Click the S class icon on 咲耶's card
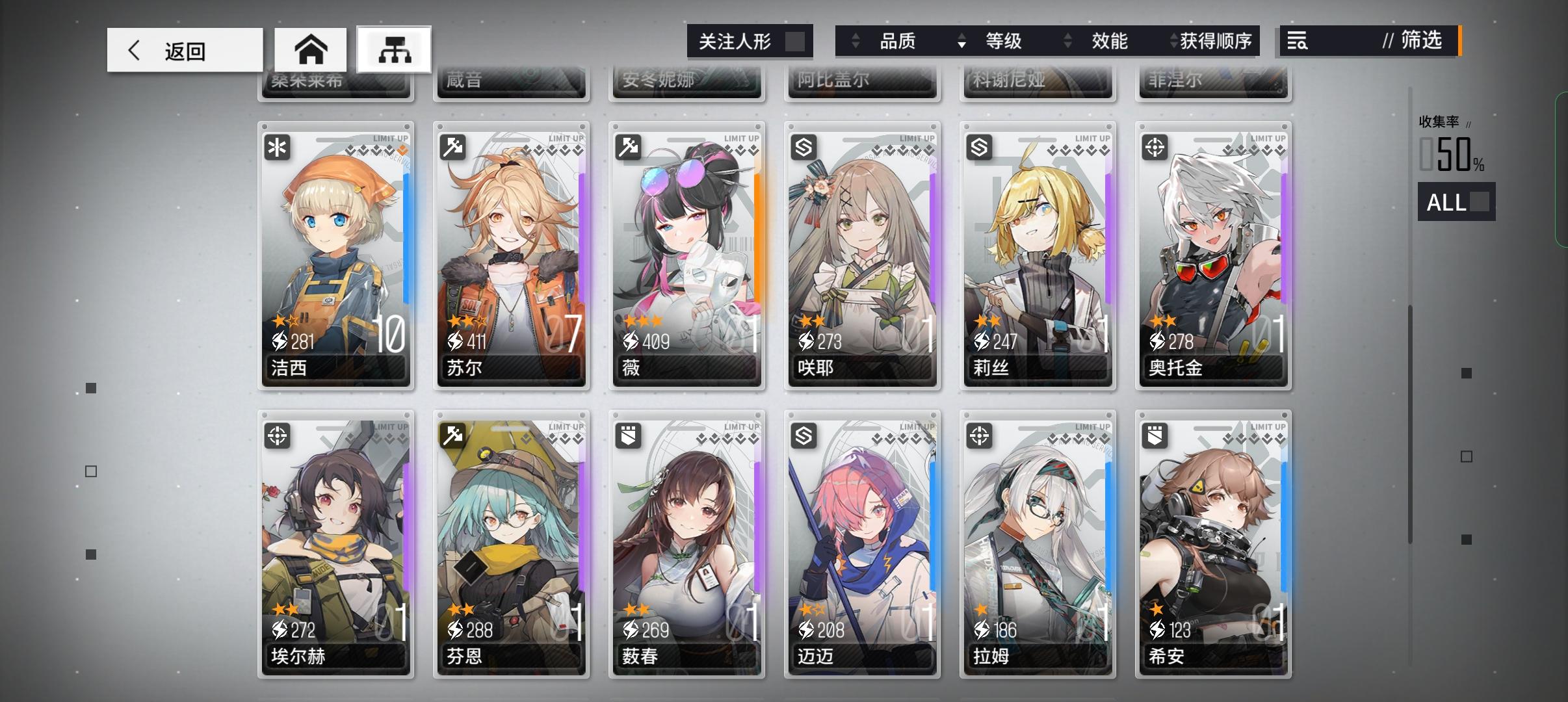Viewport: 1568px width, 702px height. [805, 148]
